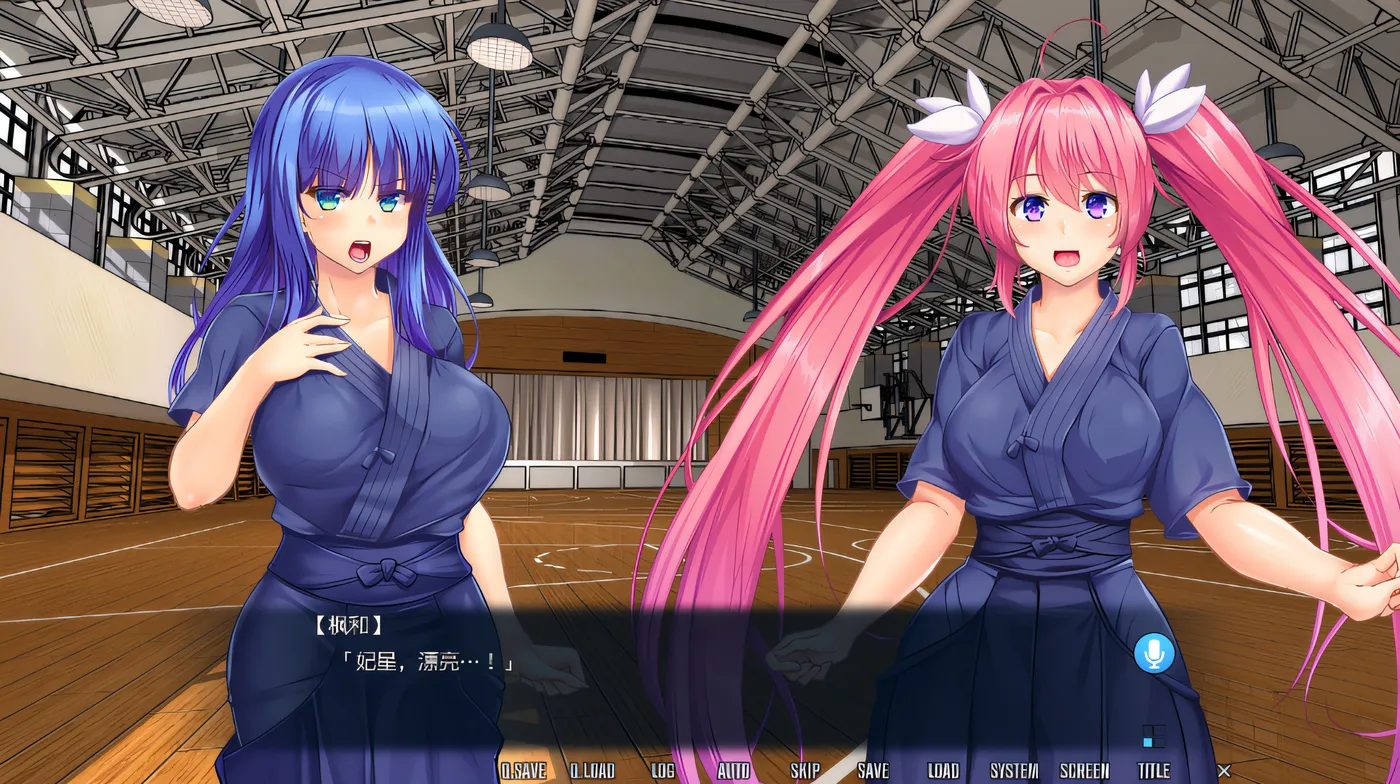This screenshot has width=1400, height=784.
Task: Open the LOG to view message history
Action: click(x=661, y=771)
